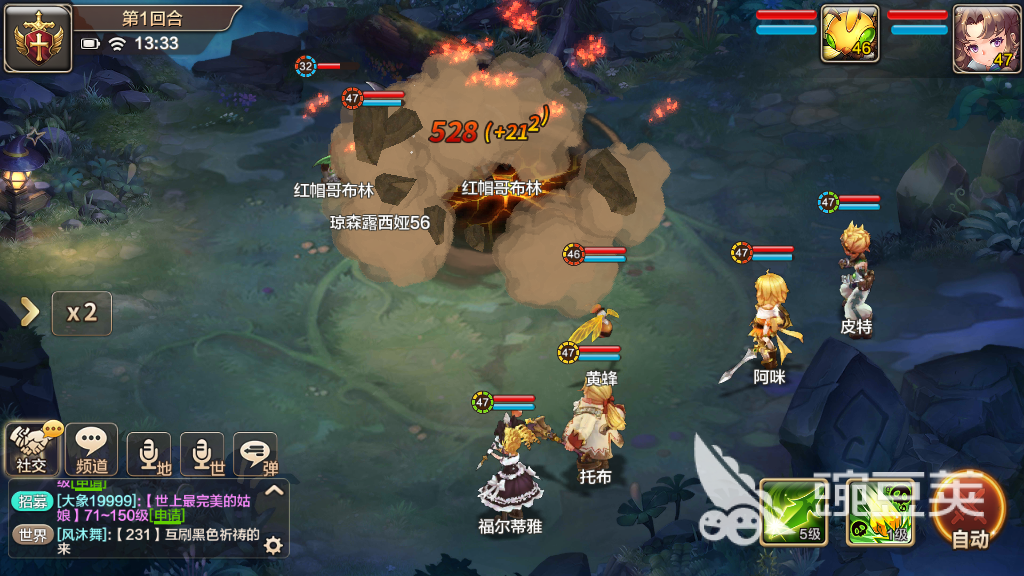Activate the 世 world voice microphone
The width and height of the screenshot is (1024, 576).
click(202, 453)
